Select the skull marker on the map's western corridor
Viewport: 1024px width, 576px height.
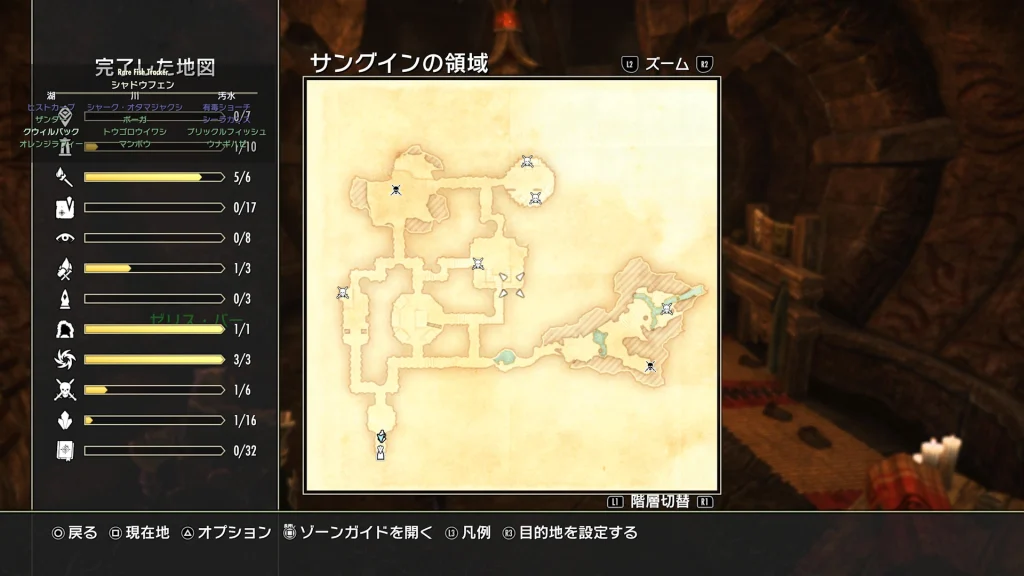pos(343,293)
